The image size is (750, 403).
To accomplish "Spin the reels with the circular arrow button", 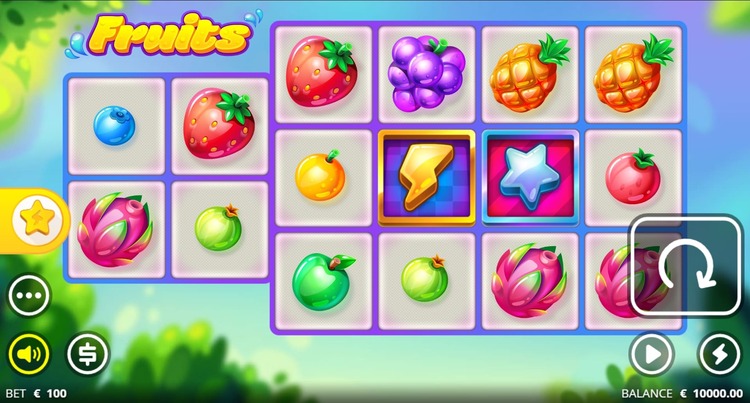I will [x=685, y=266].
